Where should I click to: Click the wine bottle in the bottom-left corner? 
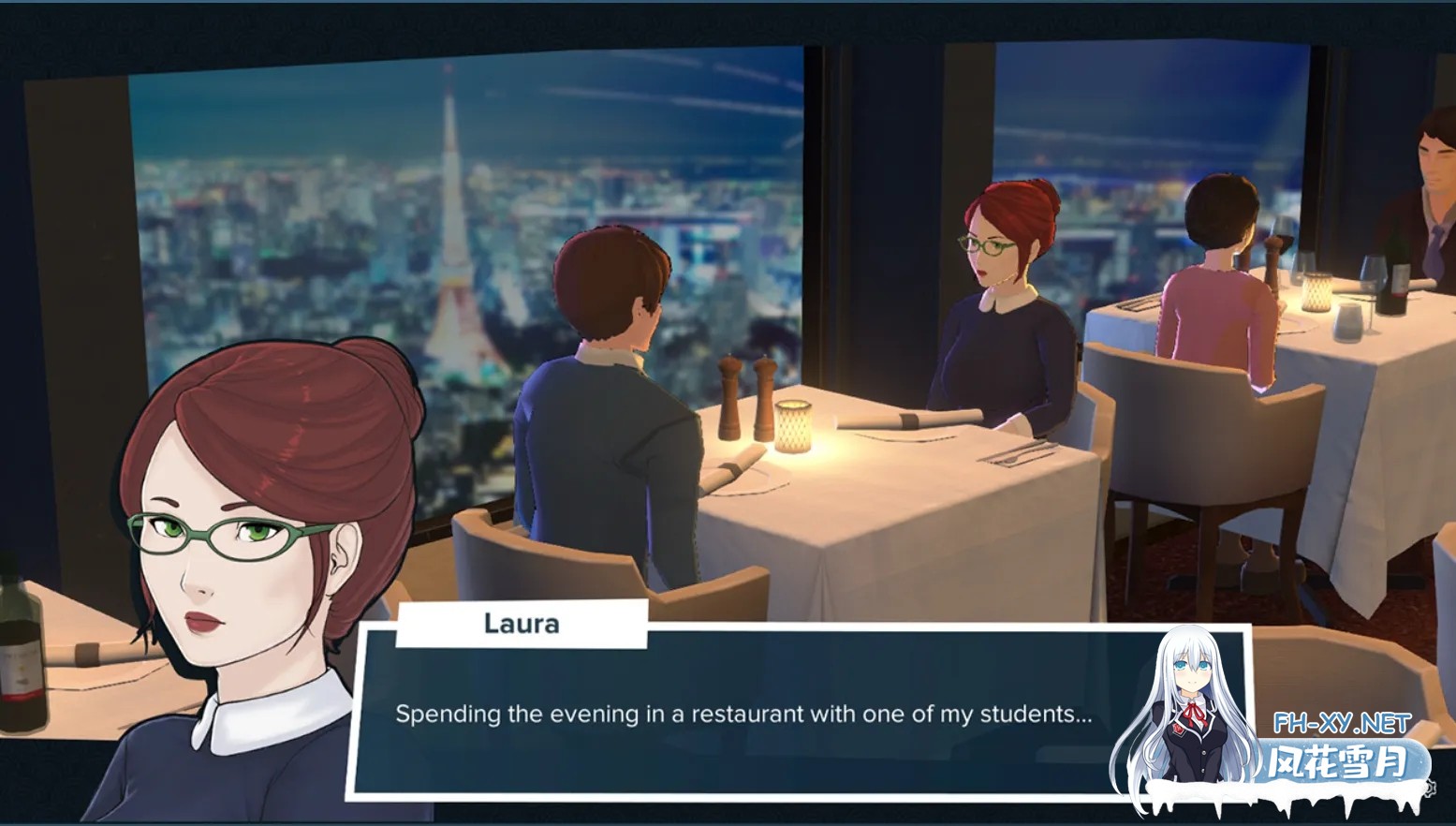tap(19, 656)
